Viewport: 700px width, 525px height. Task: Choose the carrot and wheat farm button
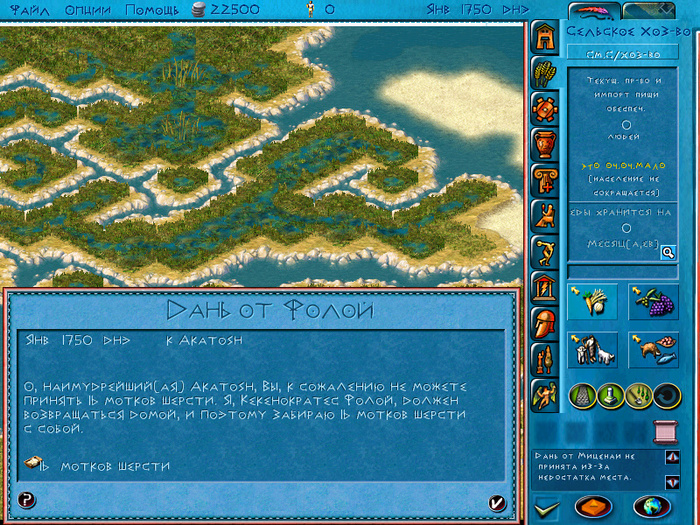[592, 301]
